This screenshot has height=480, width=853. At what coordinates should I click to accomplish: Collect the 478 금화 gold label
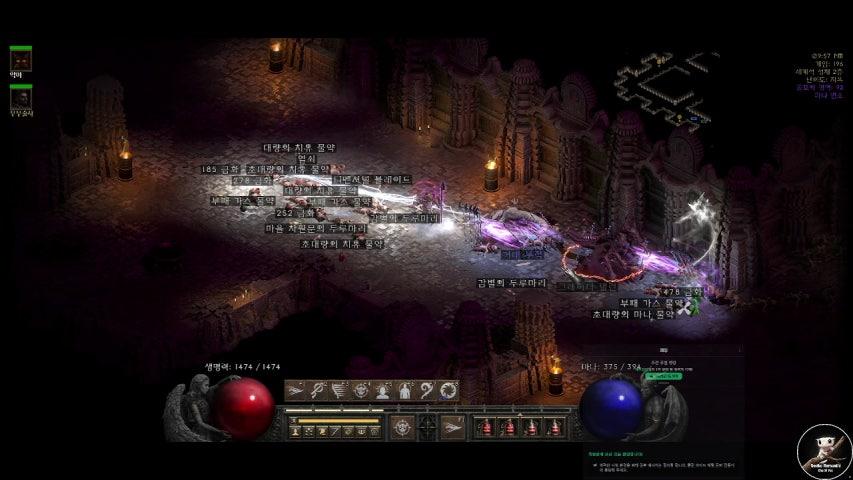(684, 292)
